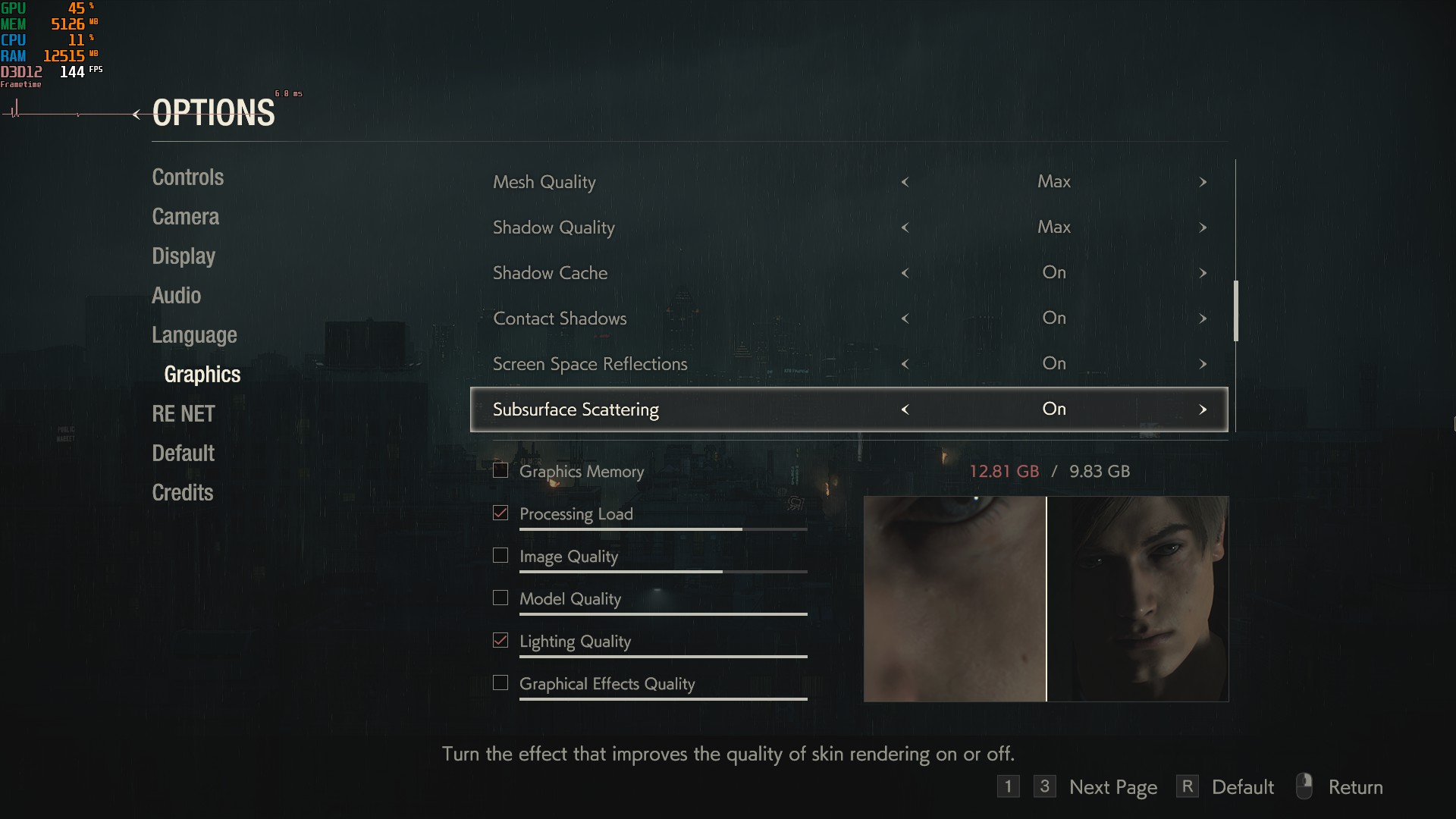This screenshot has height=819, width=1456.
Task: Switch to the Audio settings section
Action: click(x=176, y=295)
